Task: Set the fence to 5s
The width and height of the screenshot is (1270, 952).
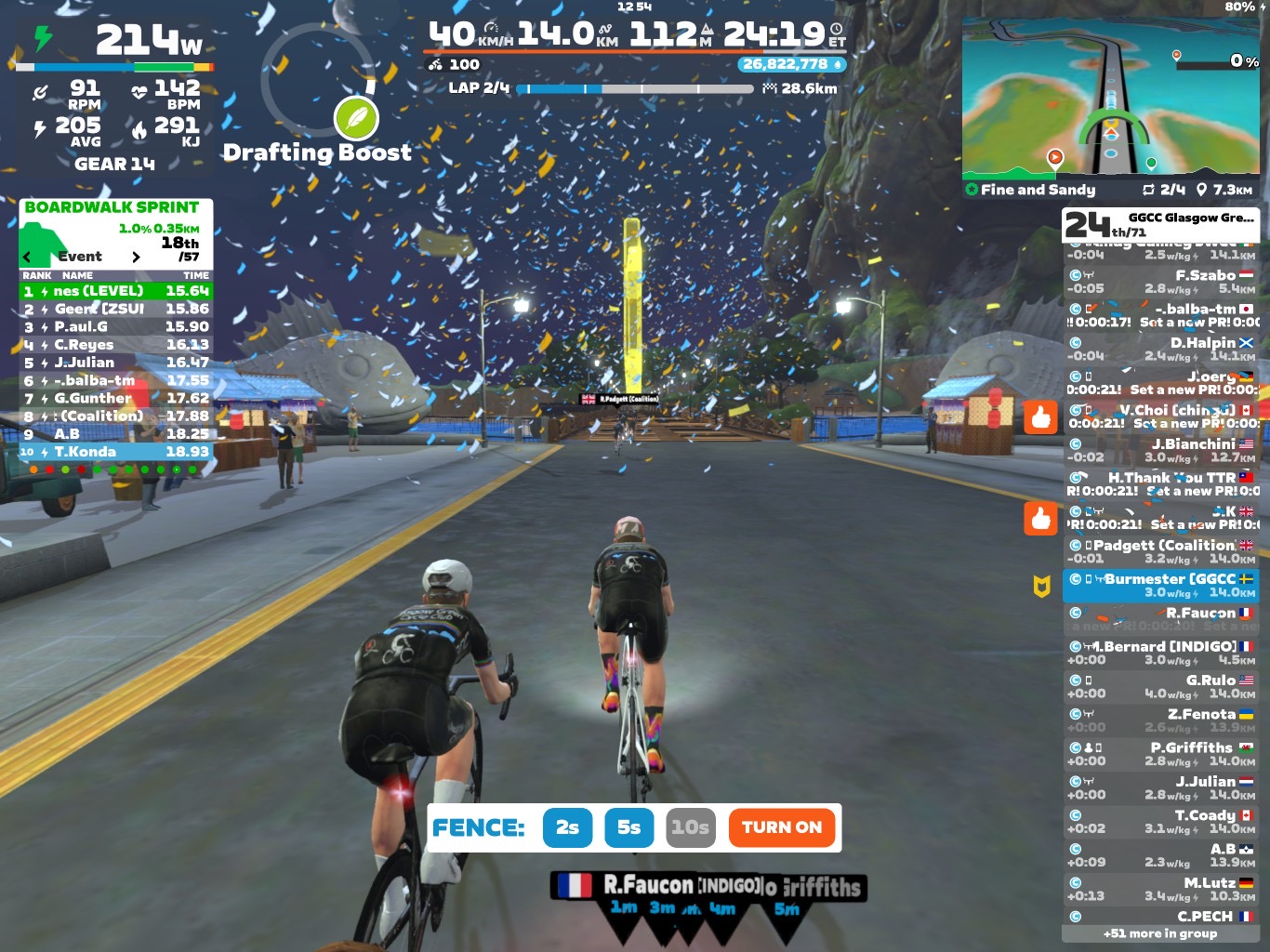Action: pos(629,827)
